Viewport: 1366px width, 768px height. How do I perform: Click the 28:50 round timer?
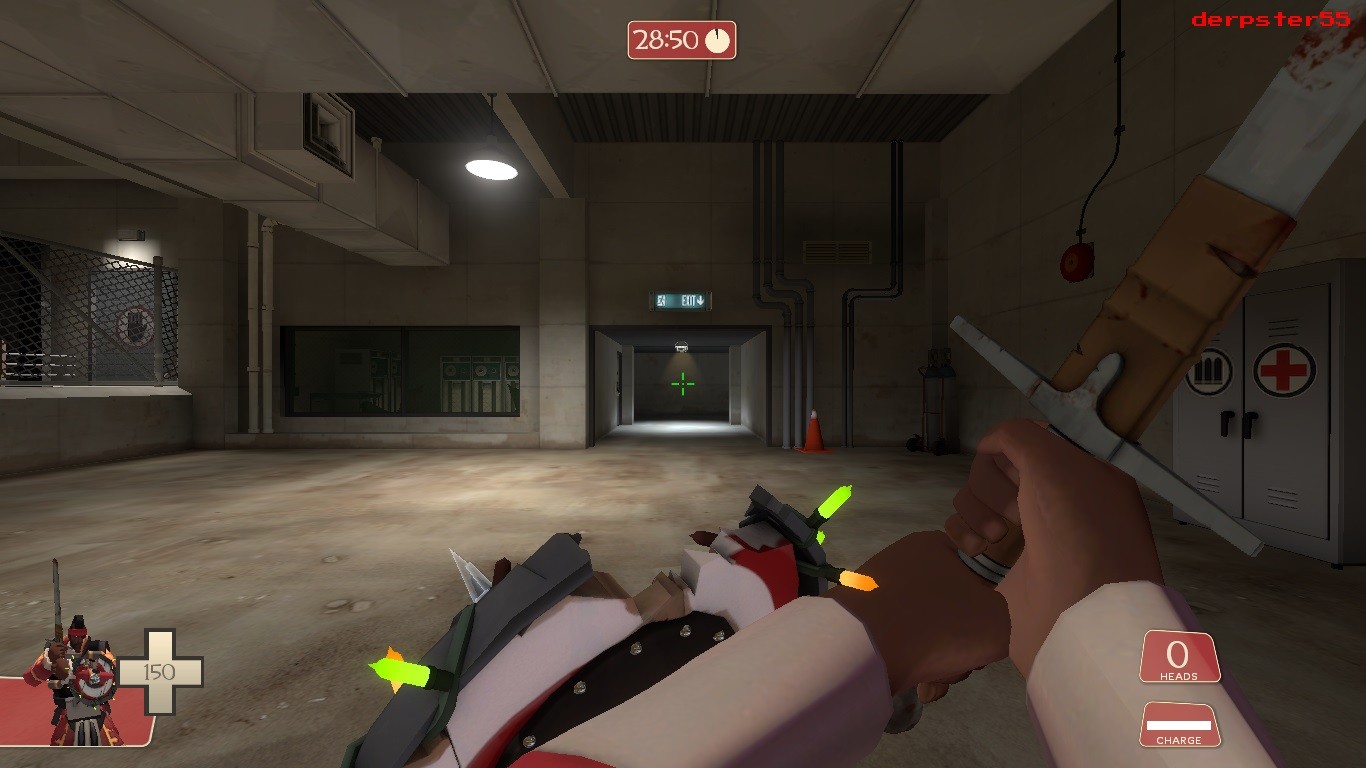(664, 38)
